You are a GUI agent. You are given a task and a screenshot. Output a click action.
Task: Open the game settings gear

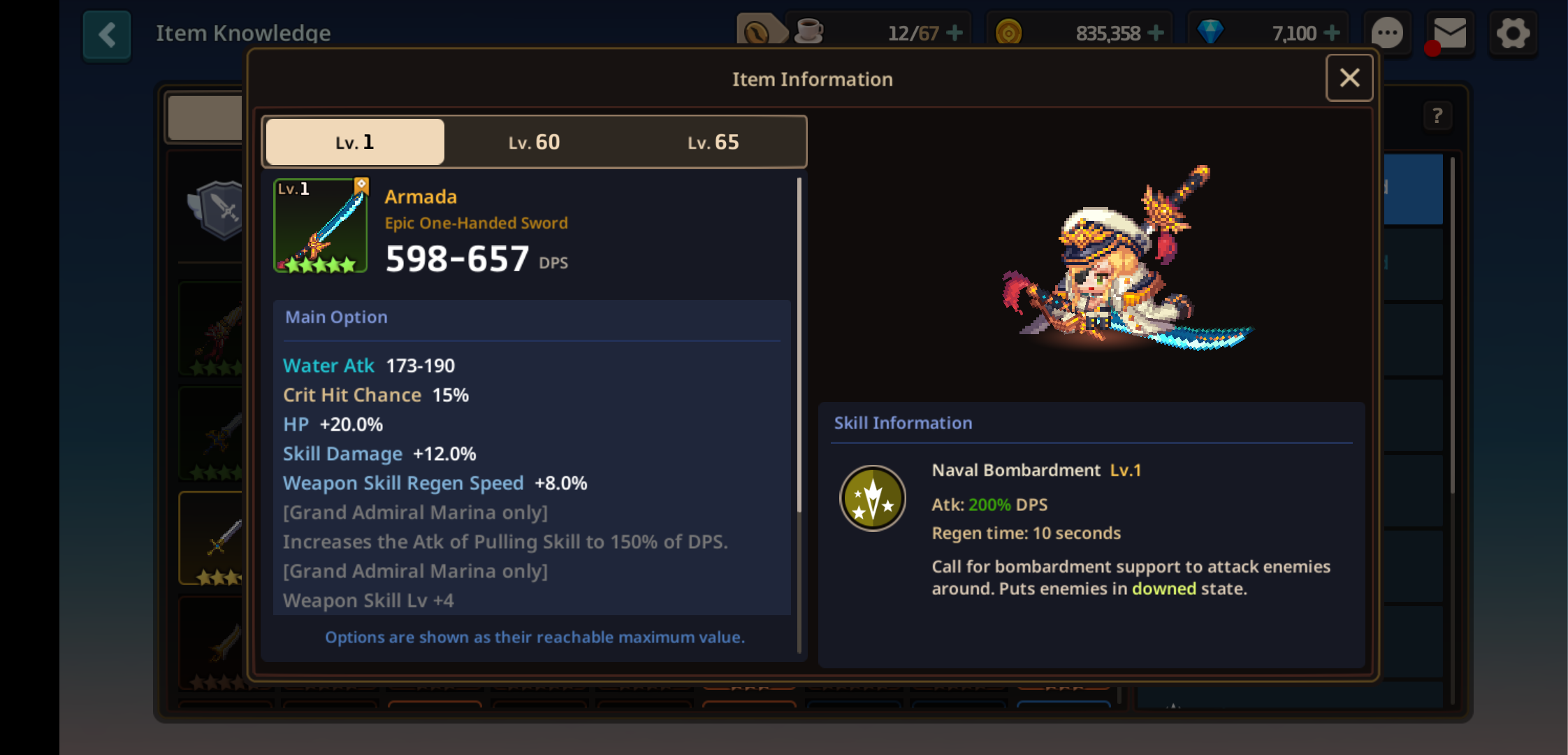click(x=1513, y=31)
